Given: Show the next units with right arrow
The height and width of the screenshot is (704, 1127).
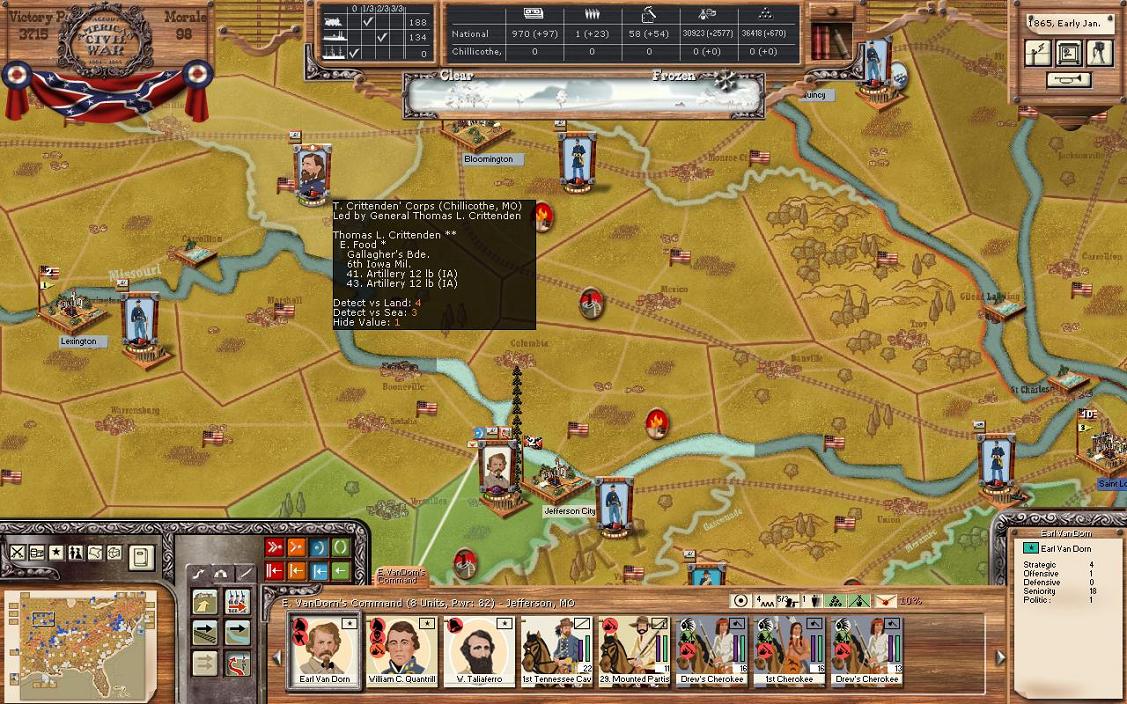Looking at the screenshot, I should click(1000, 657).
